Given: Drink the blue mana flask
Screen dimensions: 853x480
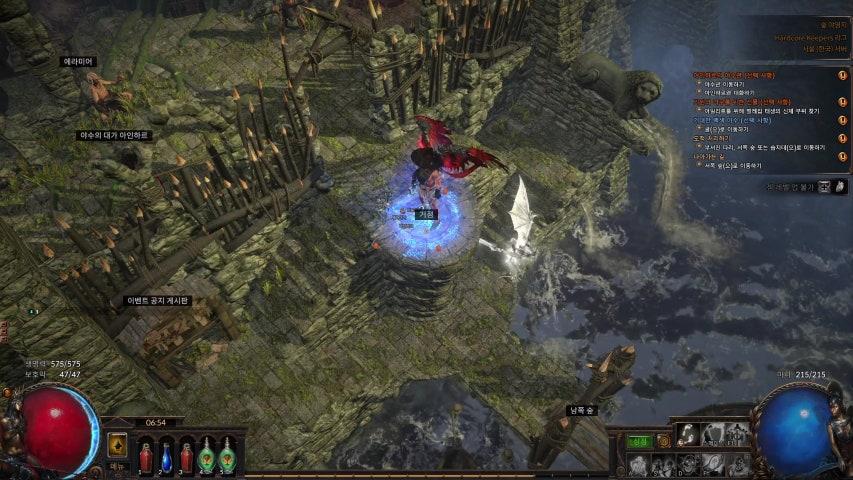Looking at the screenshot, I should coord(166,456).
